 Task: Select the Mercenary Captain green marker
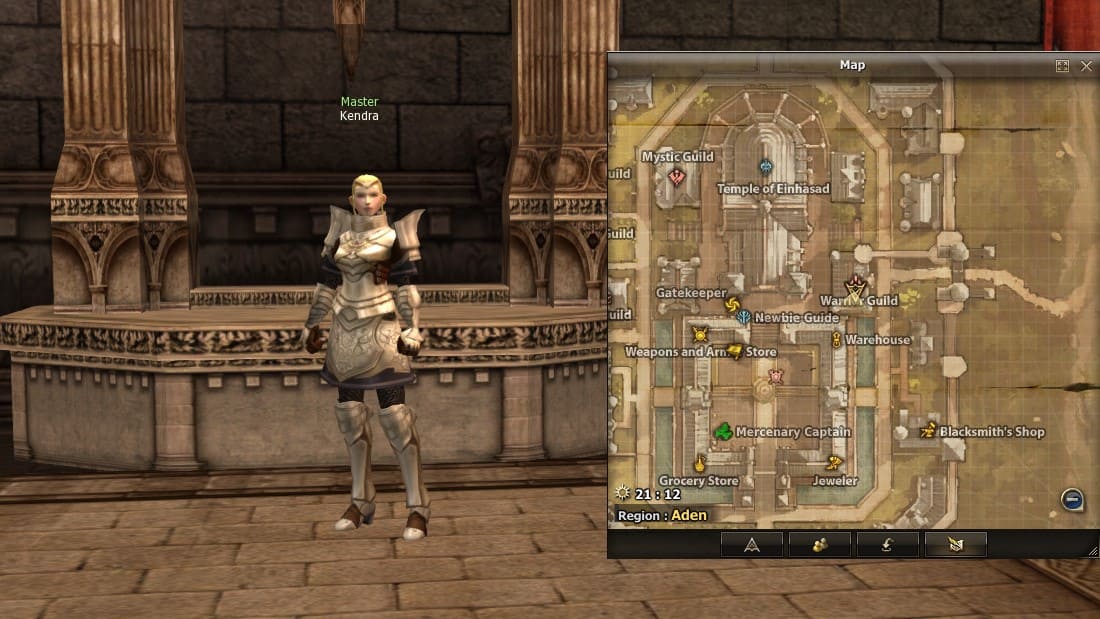pos(723,432)
